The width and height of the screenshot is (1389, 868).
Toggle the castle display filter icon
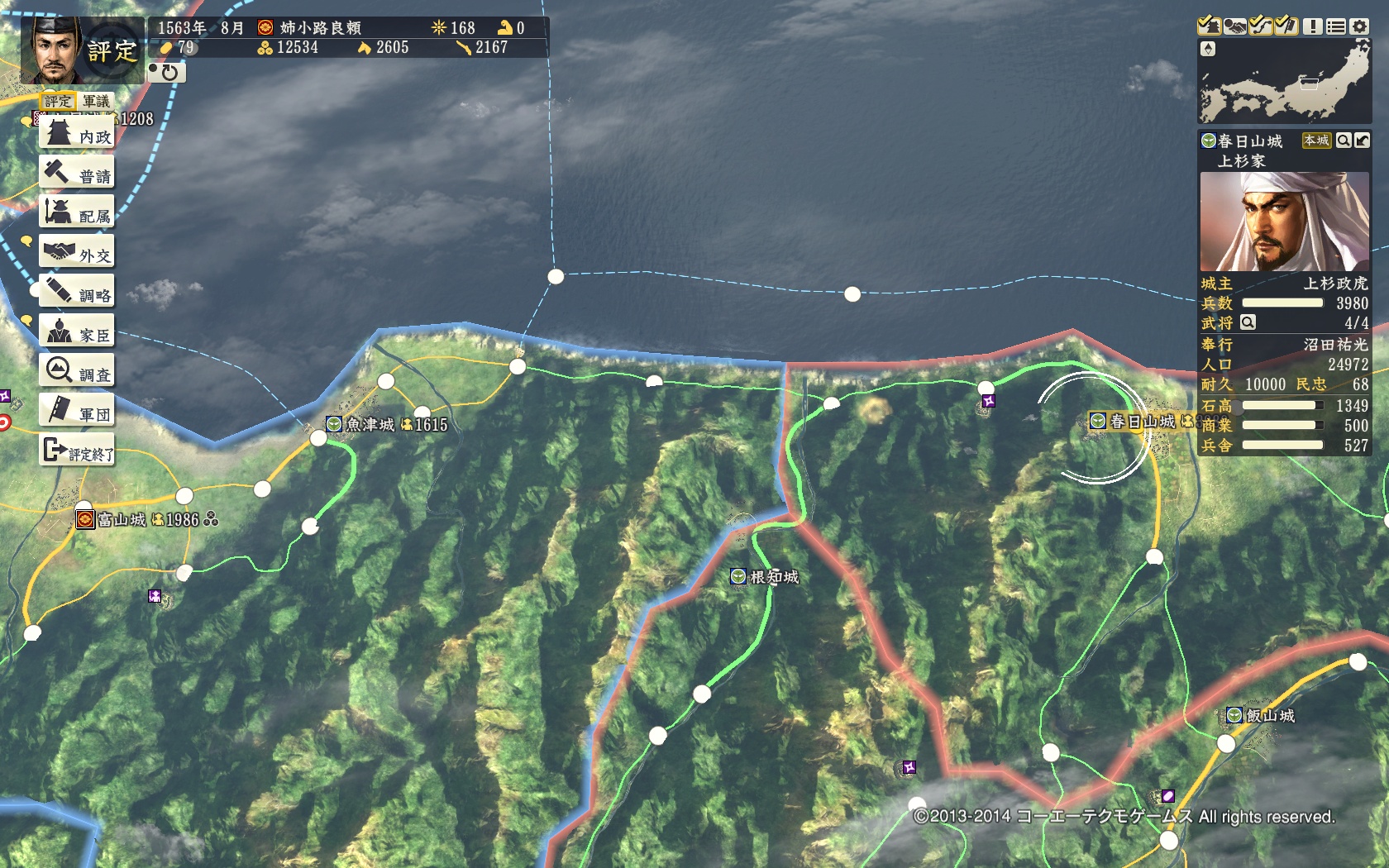1209,26
